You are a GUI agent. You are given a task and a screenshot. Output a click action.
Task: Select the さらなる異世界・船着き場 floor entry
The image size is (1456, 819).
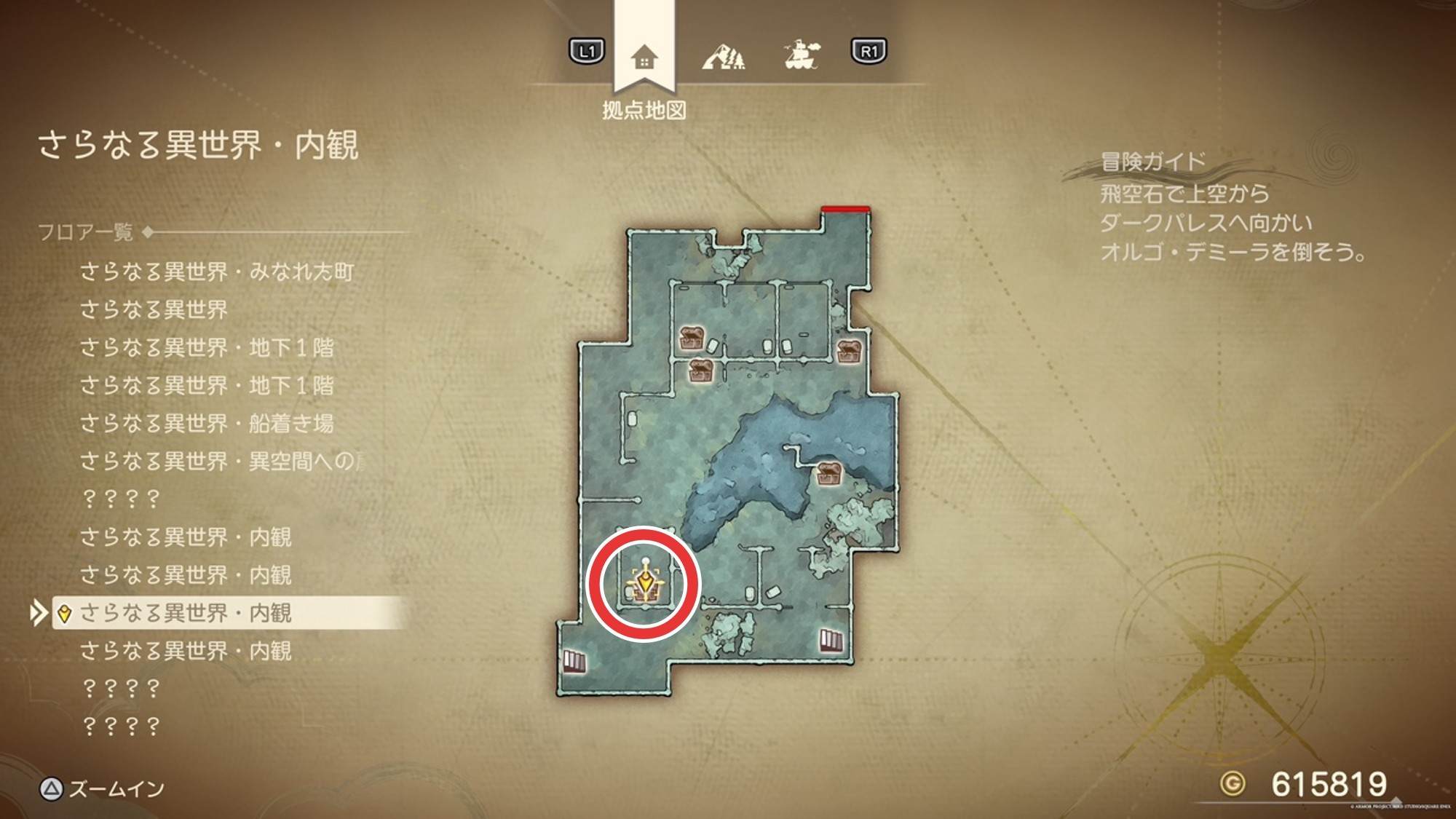click(207, 423)
